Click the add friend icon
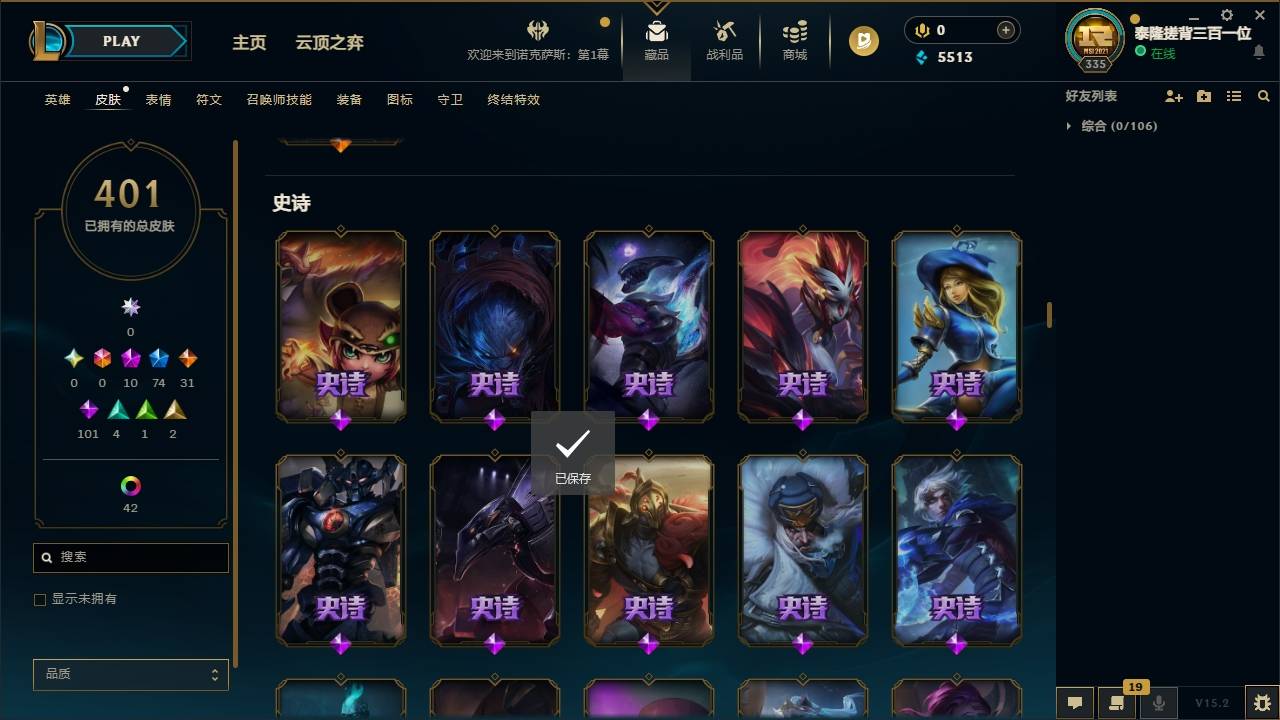Screen dimensions: 1280x720 click(1174, 95)
